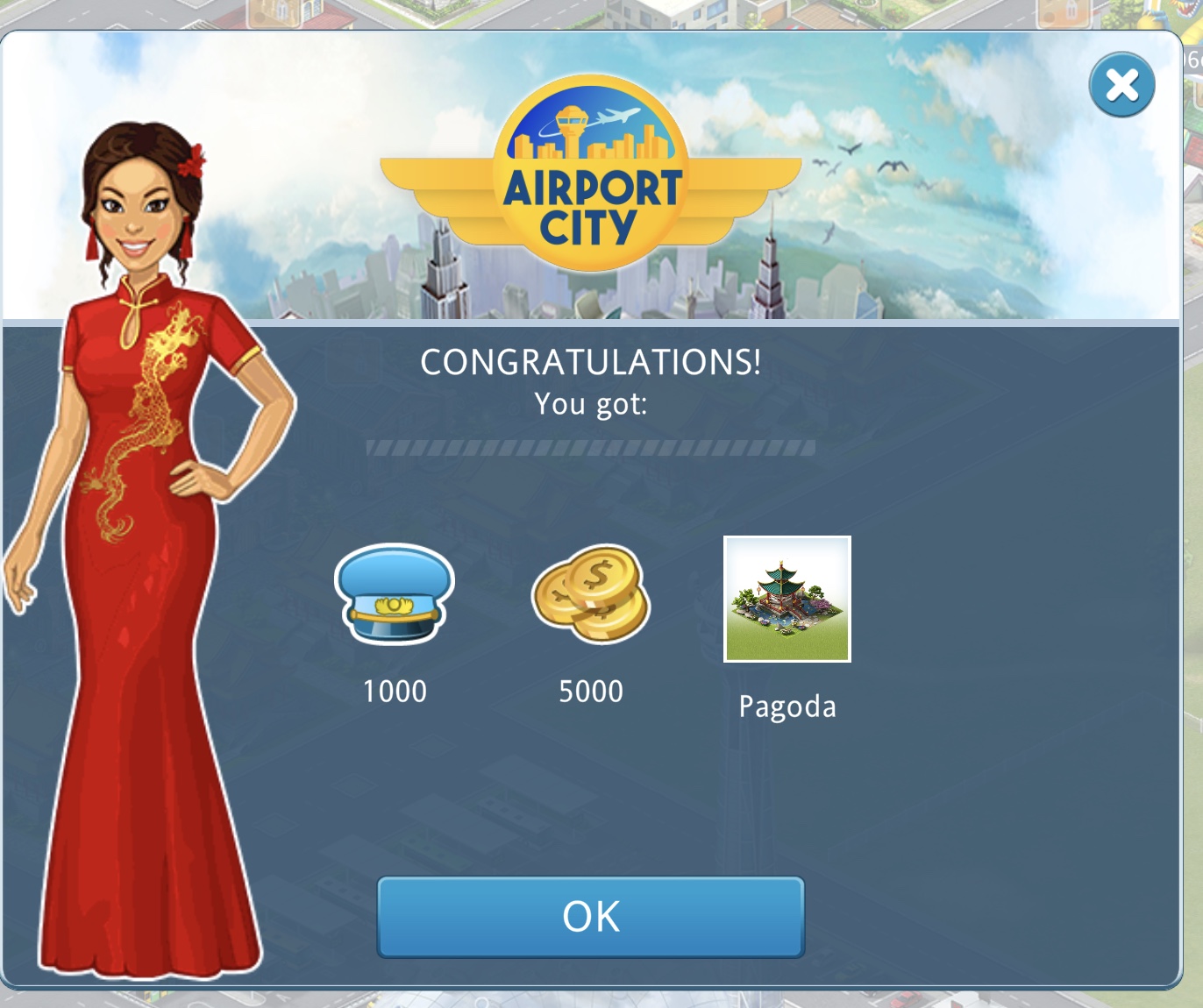Confirm the reward with the OK button
This screenshot has height=1008, width=1203.
591,917
